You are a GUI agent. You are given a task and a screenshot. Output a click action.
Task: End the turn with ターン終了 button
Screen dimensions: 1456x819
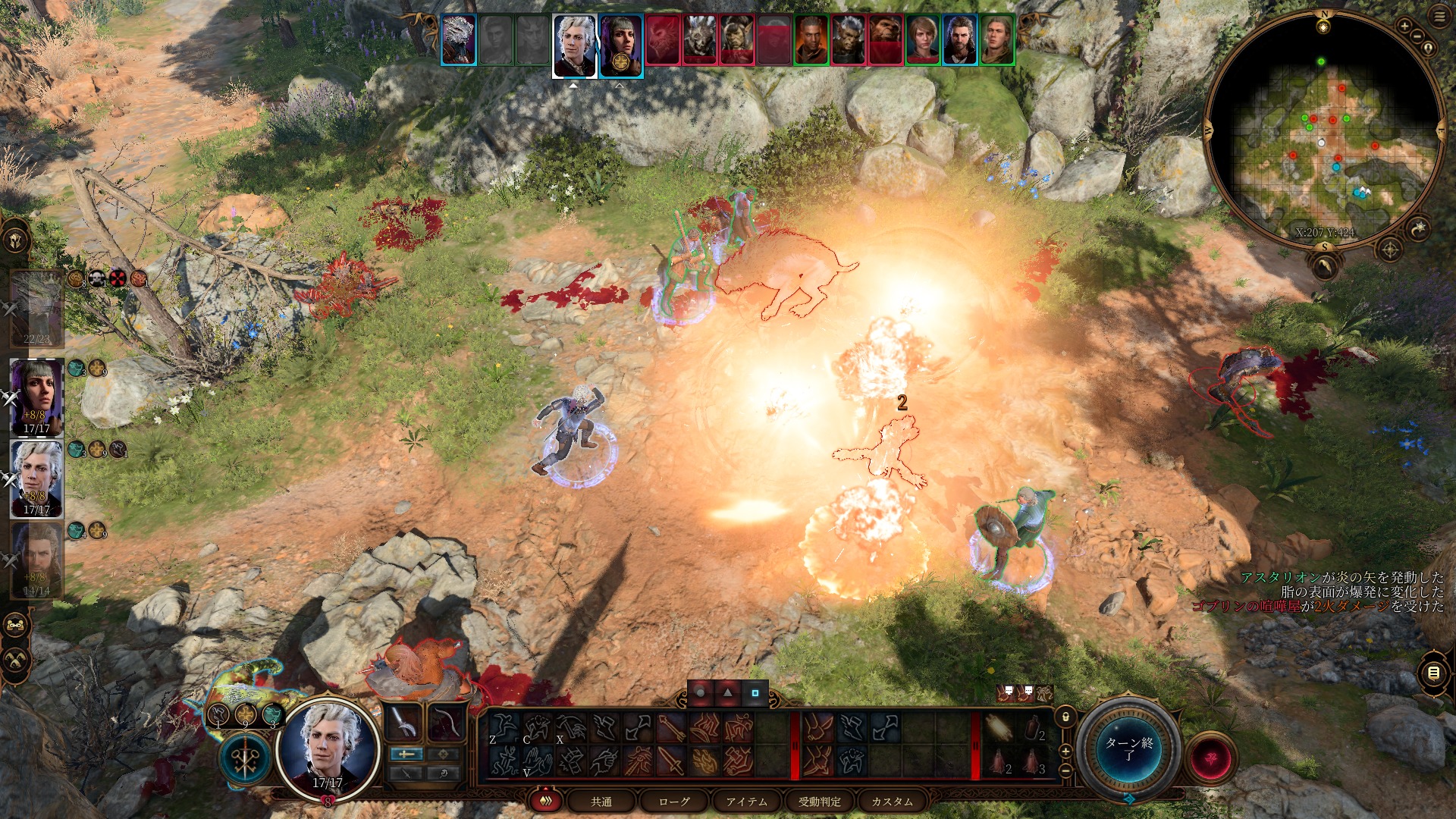[x=1129, y=748]
